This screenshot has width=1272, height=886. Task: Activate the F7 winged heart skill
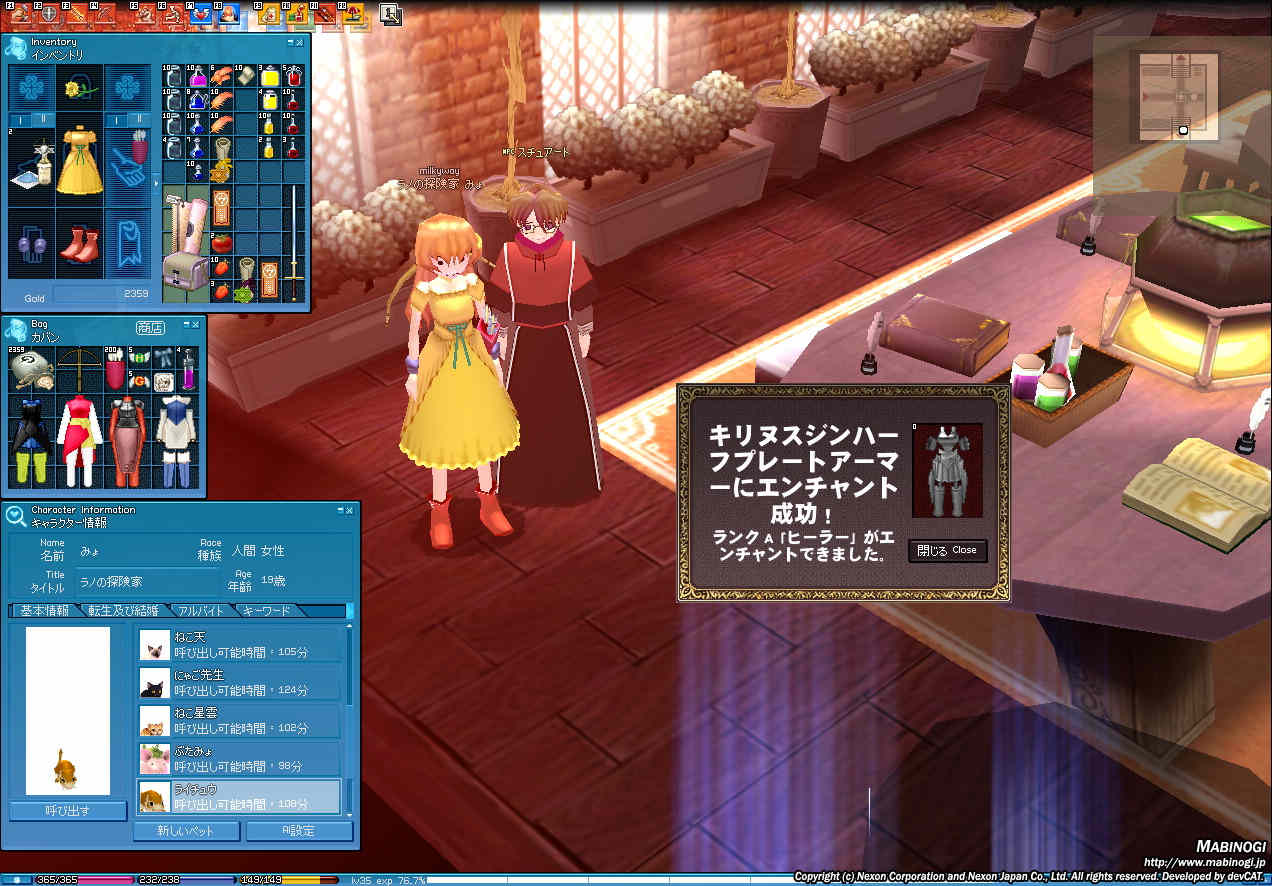coord(200,14)
